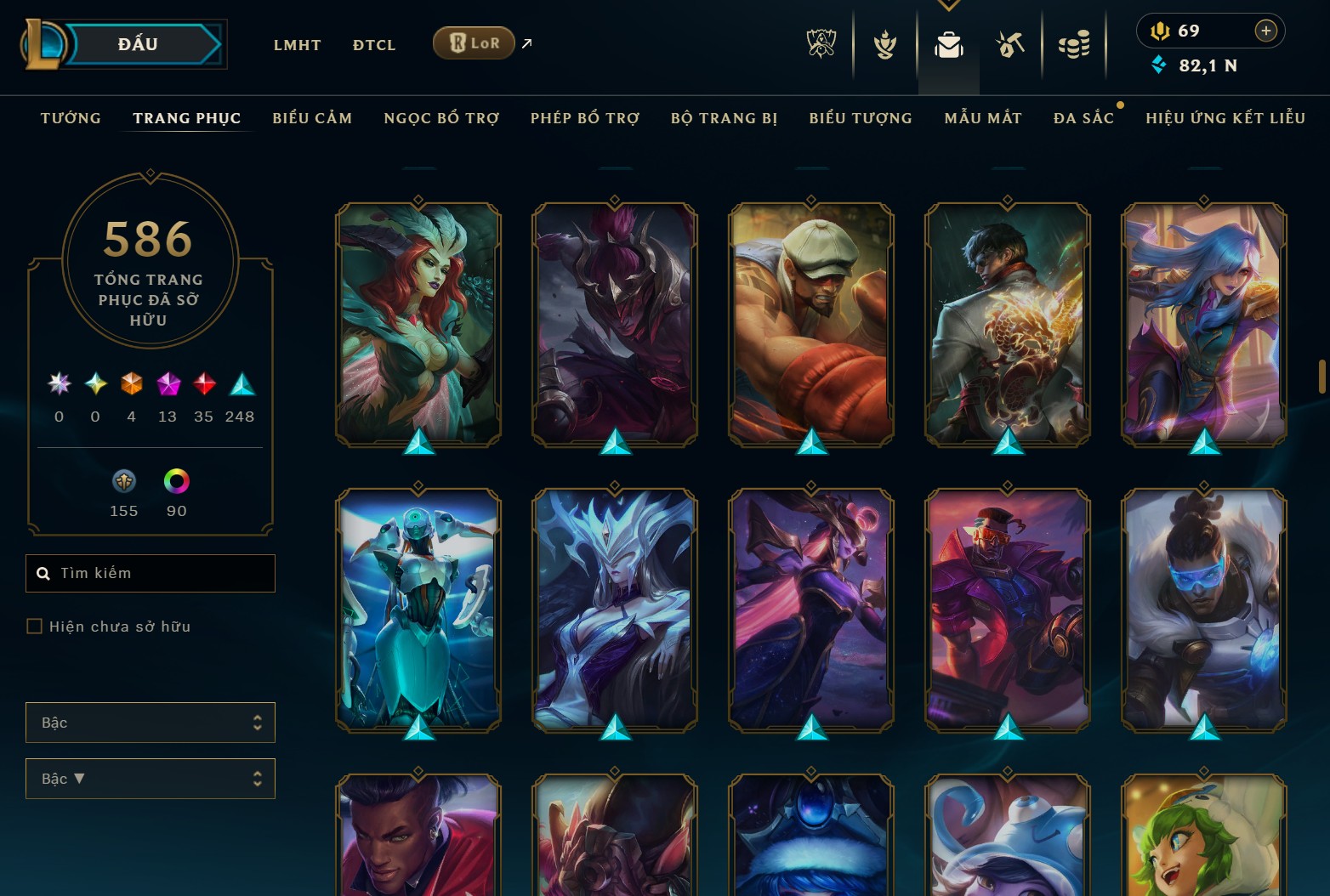
Task: Click the Collection briefcase icon
Action: point(948,44)
